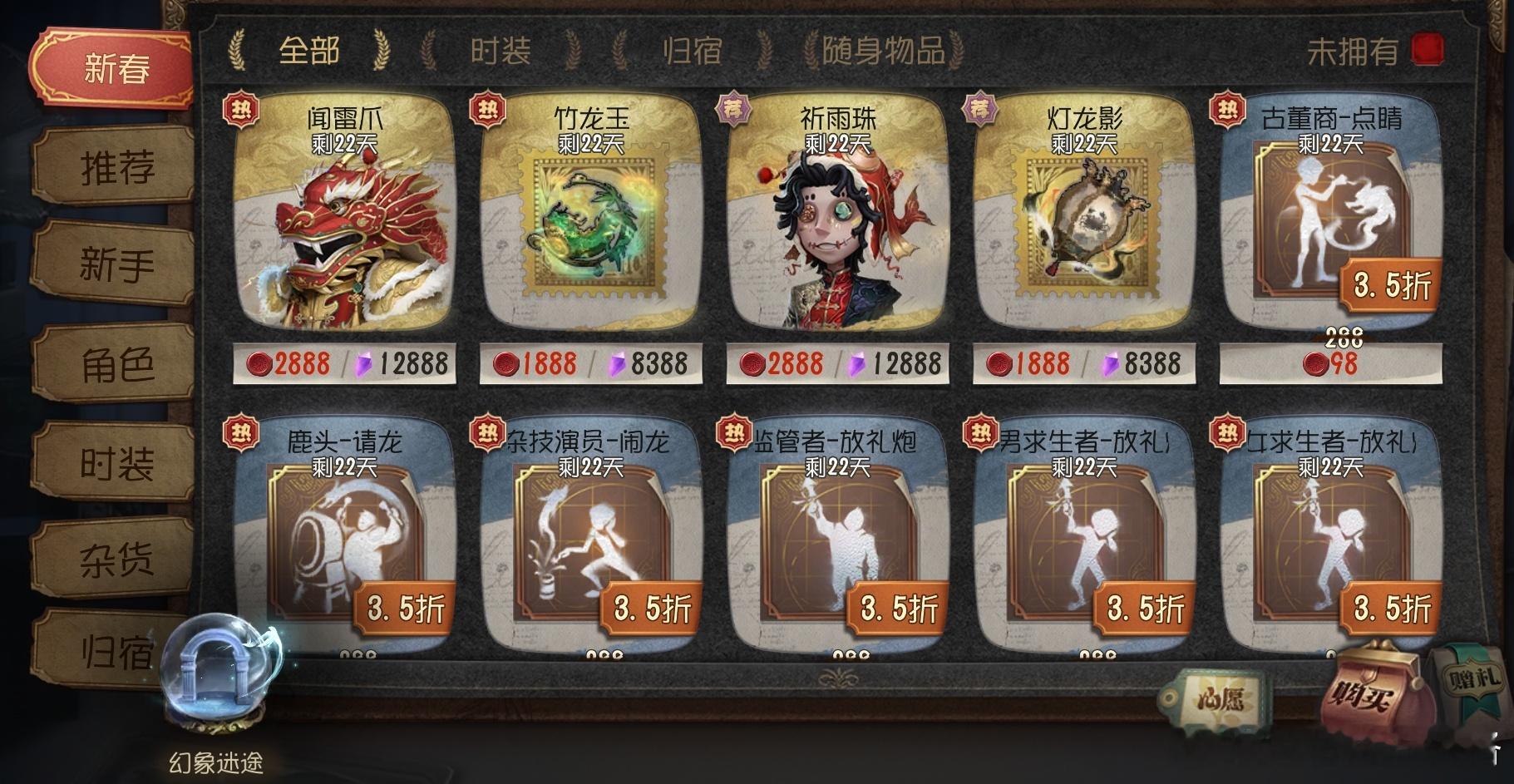
Task: Open the 推荐 shop section
Action: click(117, 166)
